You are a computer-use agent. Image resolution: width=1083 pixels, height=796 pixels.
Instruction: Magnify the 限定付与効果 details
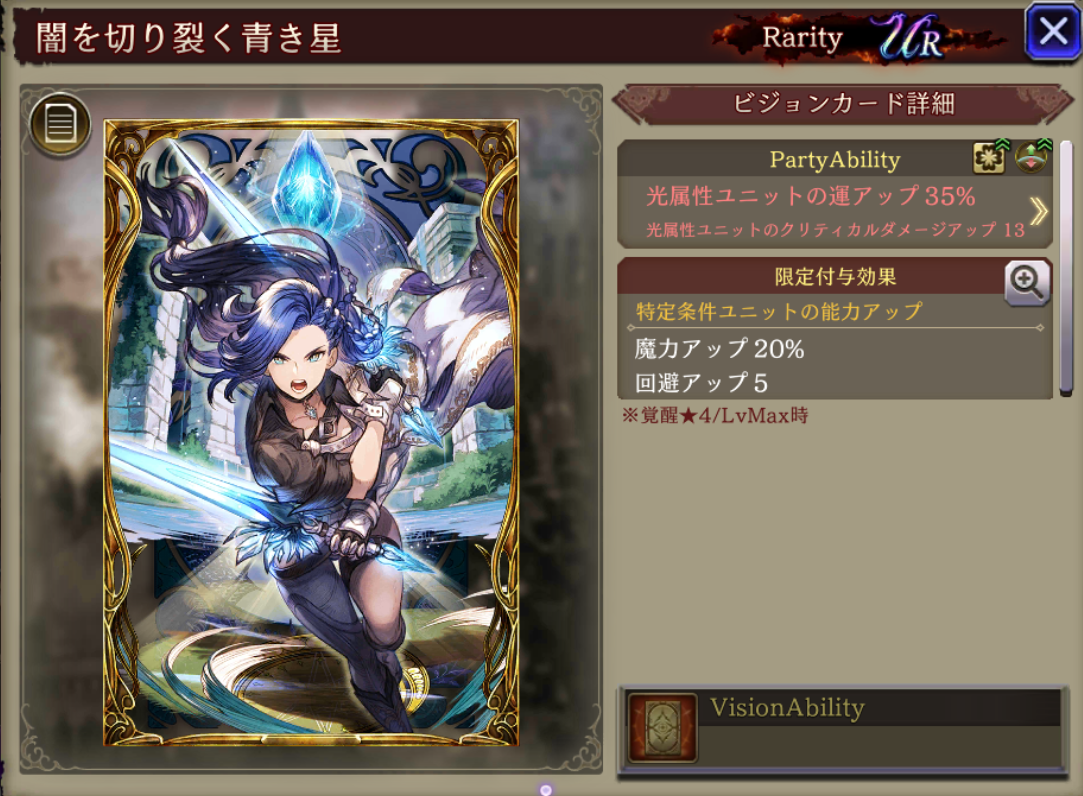point(1027,283)
